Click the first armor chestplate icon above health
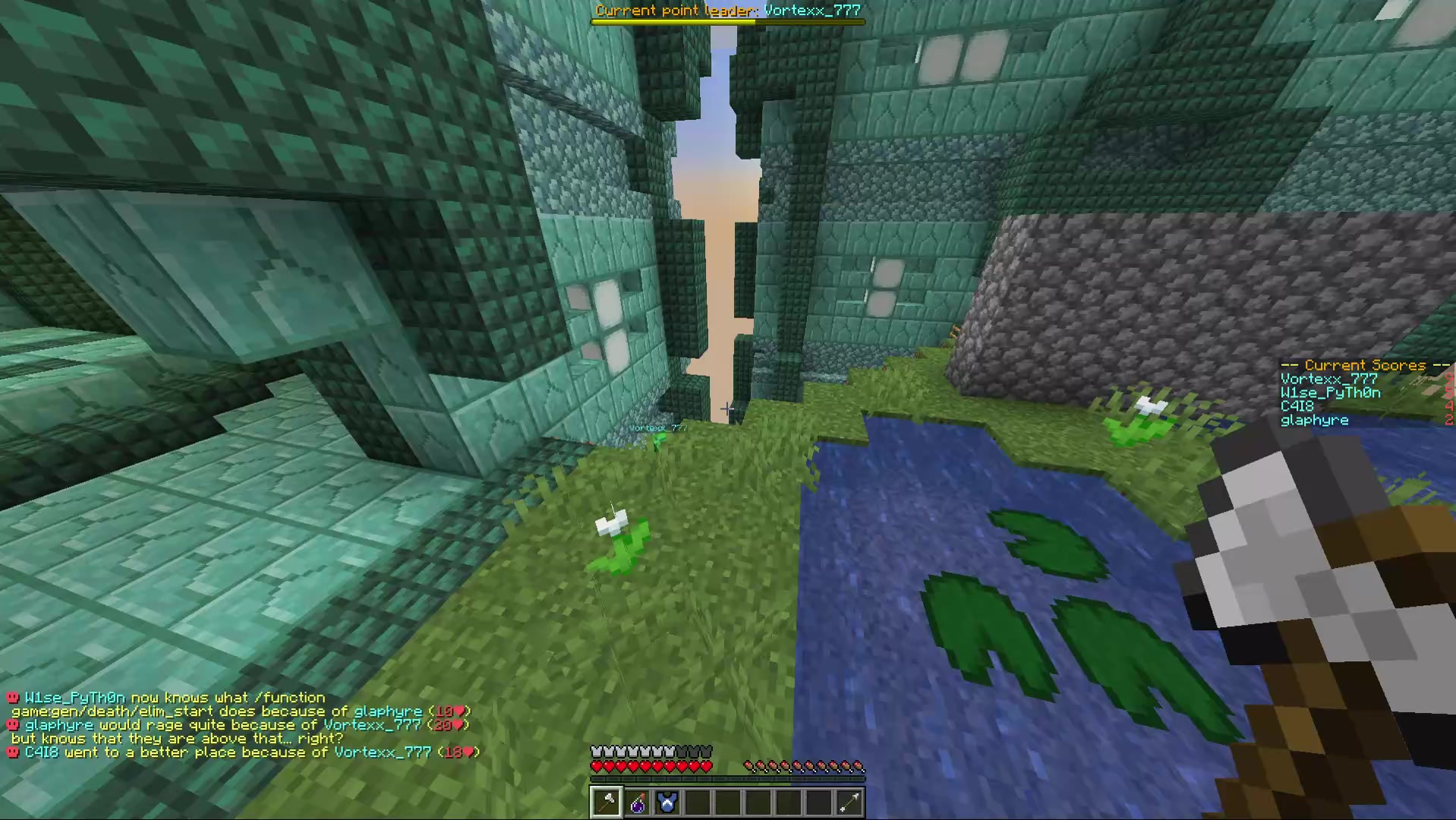This screenshot has height=820, width=1456. [x=596, y=751]
